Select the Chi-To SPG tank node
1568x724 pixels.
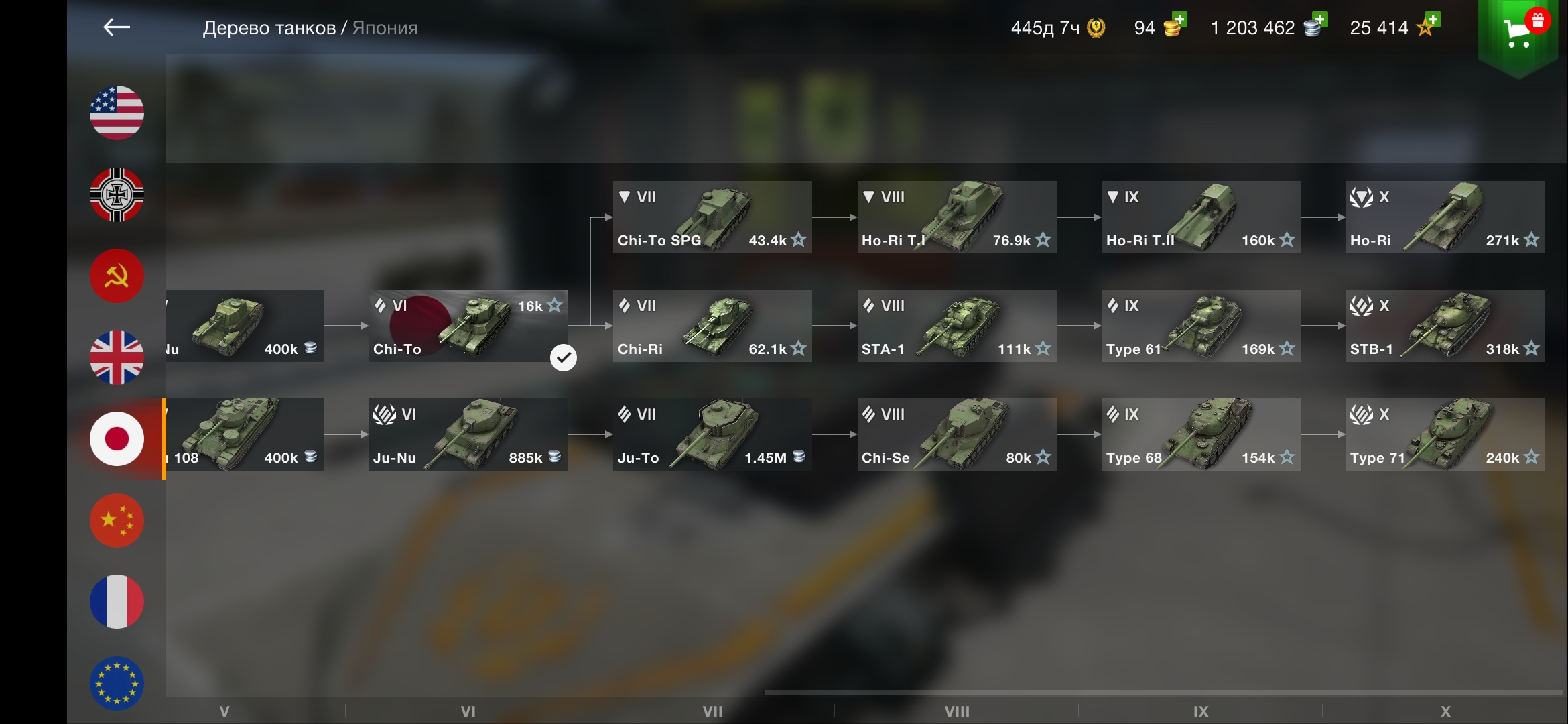point(712,217)
